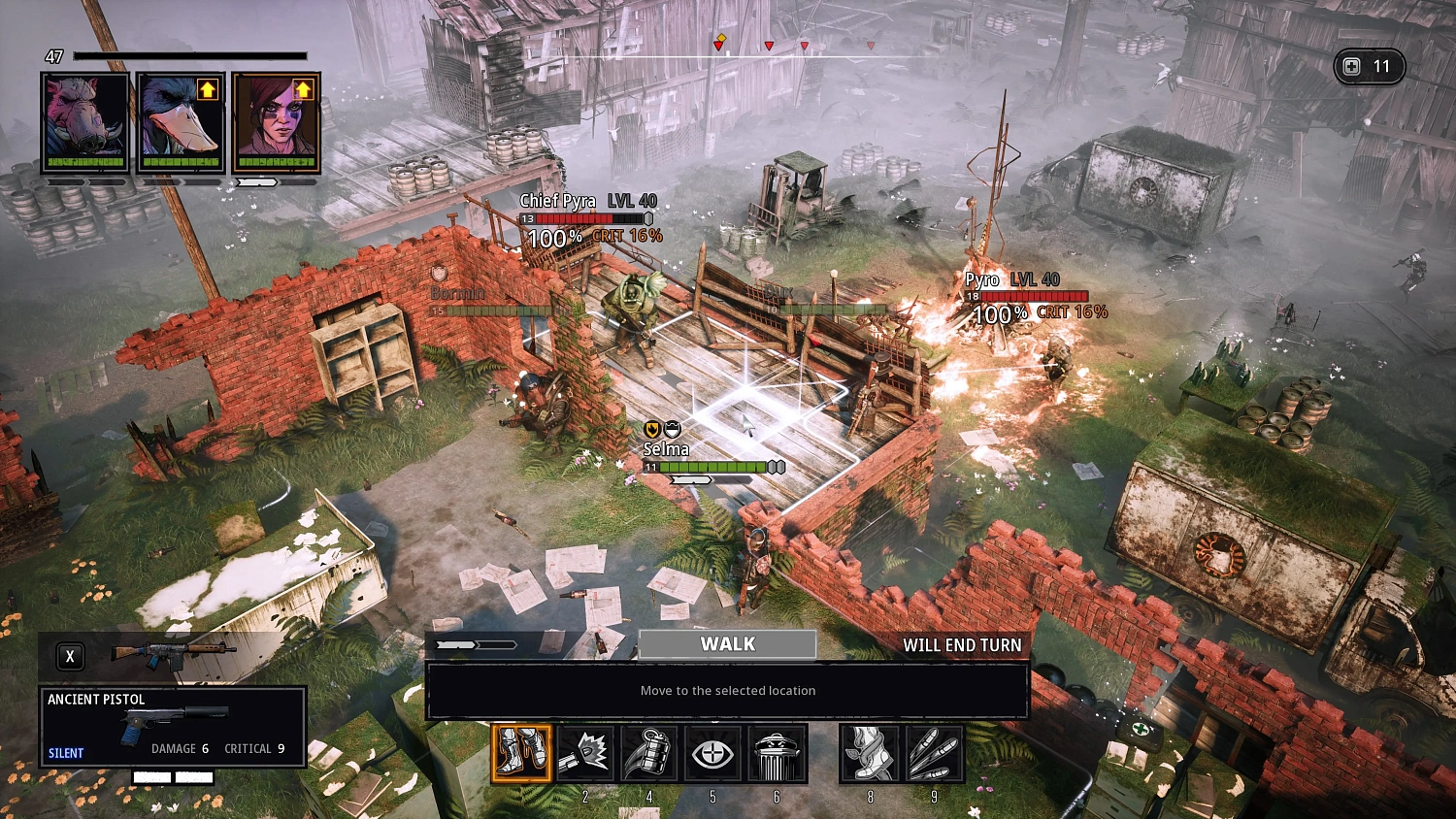Select Bormin's boar portrait
Image resolution: width=1456 pixels, height=819 pixels.
(84, 121)
